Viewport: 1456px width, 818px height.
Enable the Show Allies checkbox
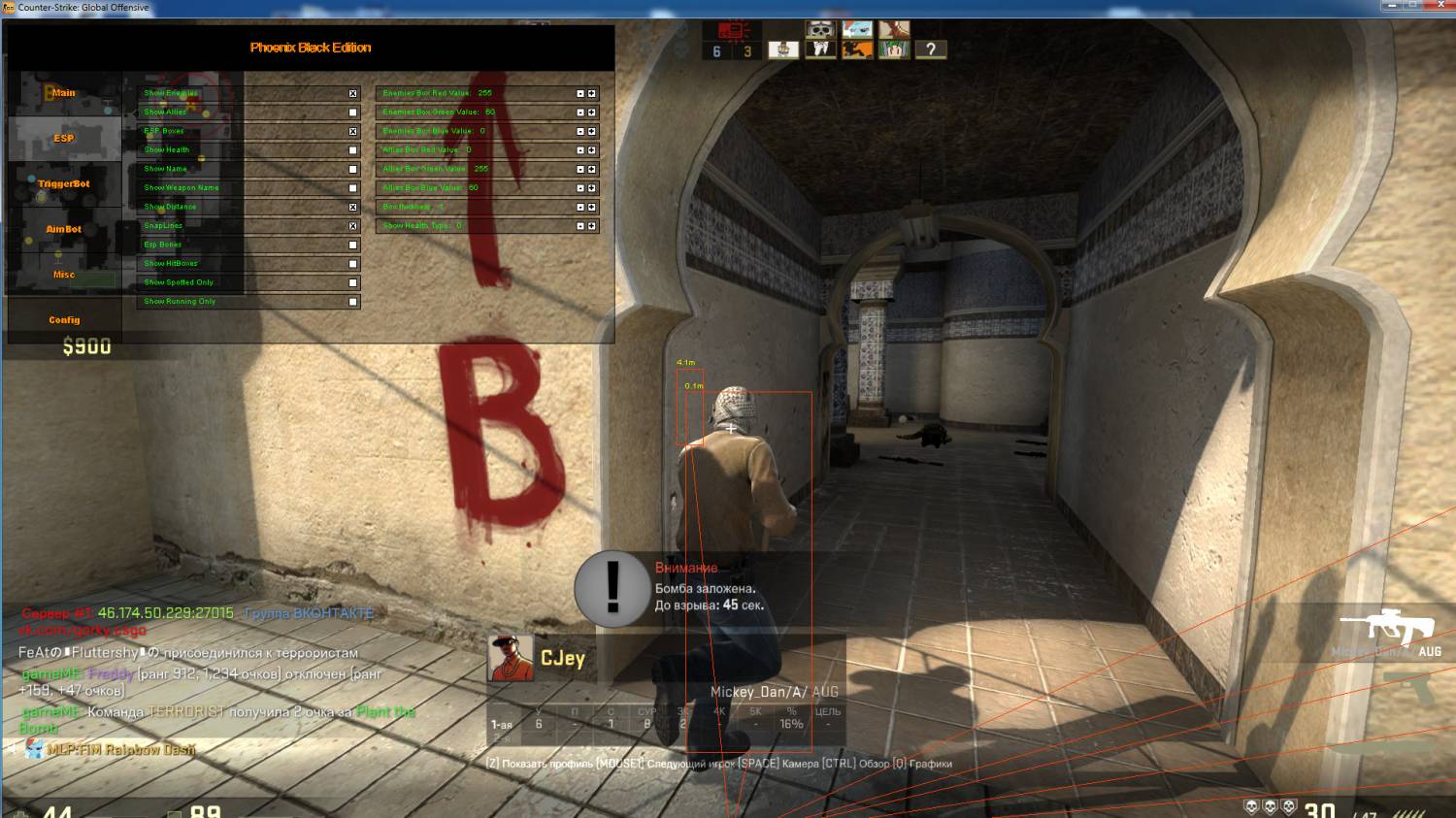tap(353, 113)
